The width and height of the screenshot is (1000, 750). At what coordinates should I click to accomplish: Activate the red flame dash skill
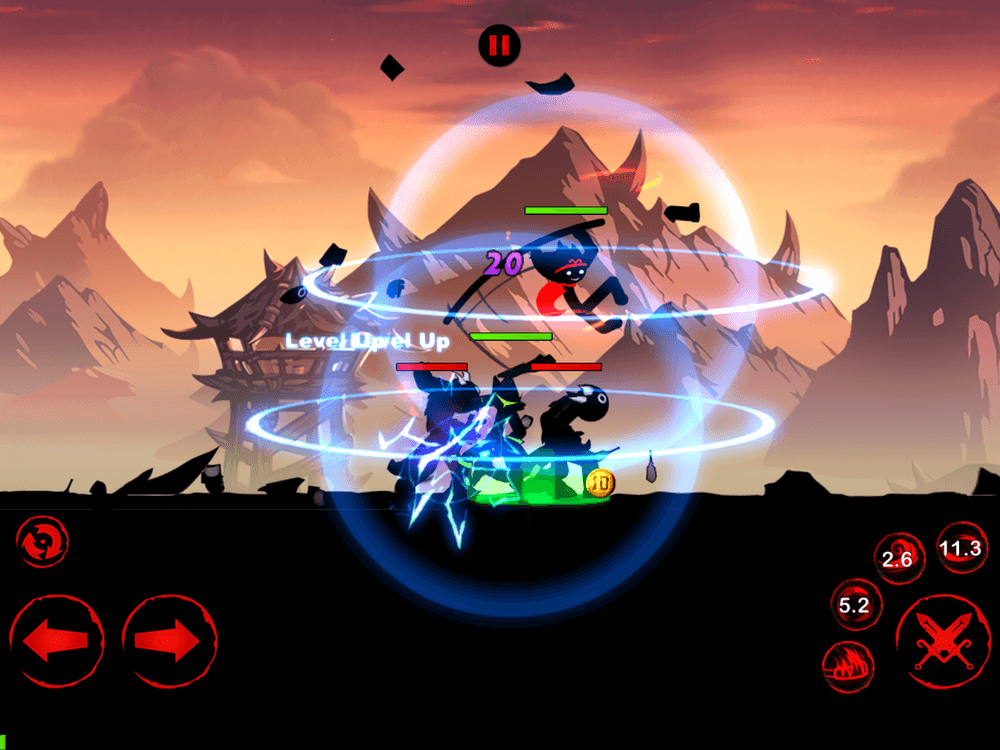point(848,667)
